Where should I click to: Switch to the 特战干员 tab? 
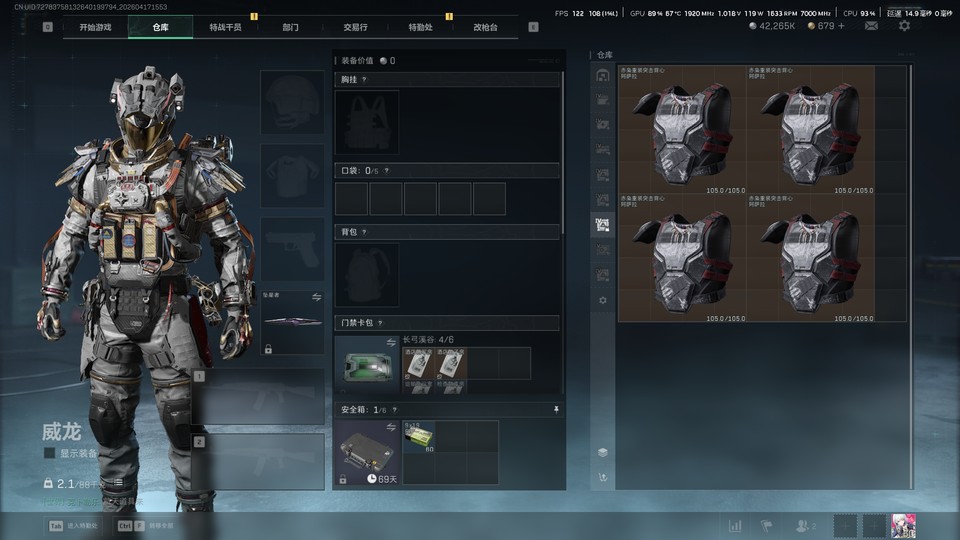[x=225, y=27]
